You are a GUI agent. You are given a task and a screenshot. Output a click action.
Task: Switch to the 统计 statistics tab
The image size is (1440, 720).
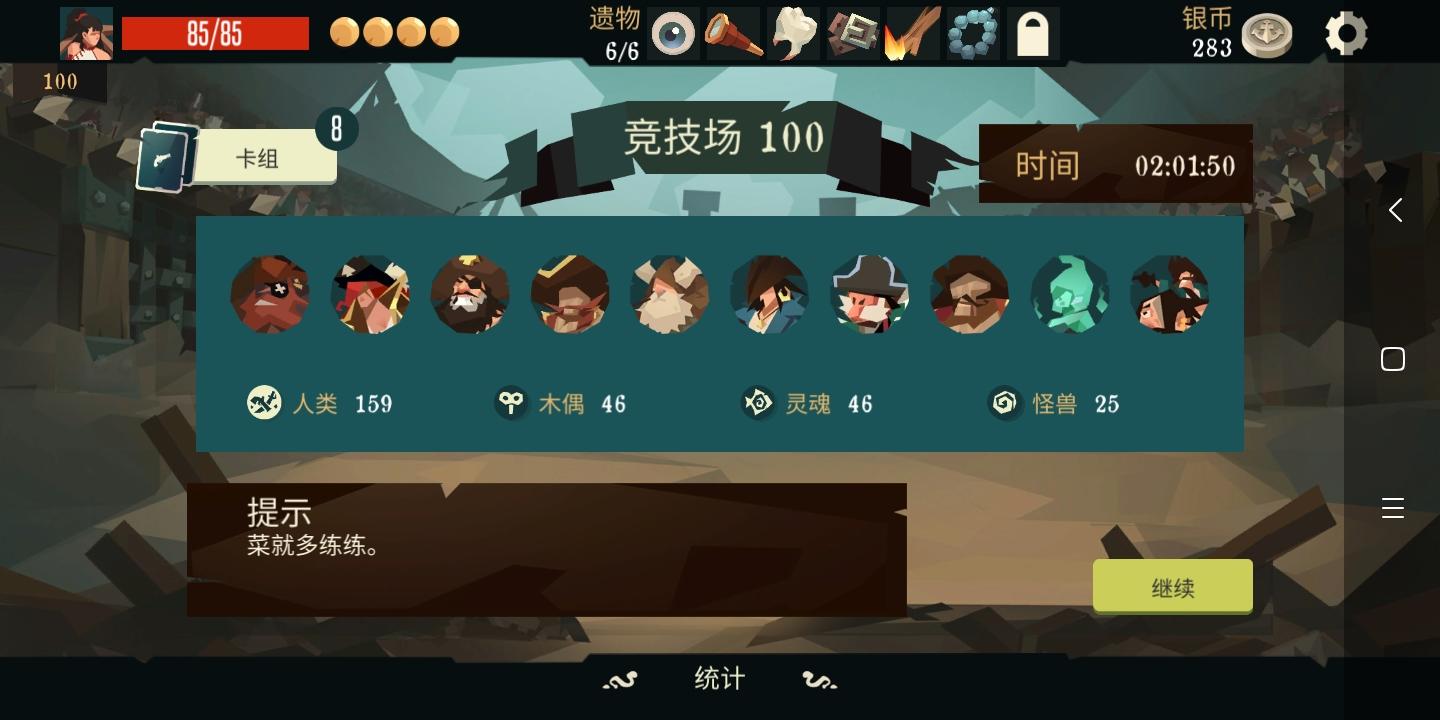click(718, 678)
